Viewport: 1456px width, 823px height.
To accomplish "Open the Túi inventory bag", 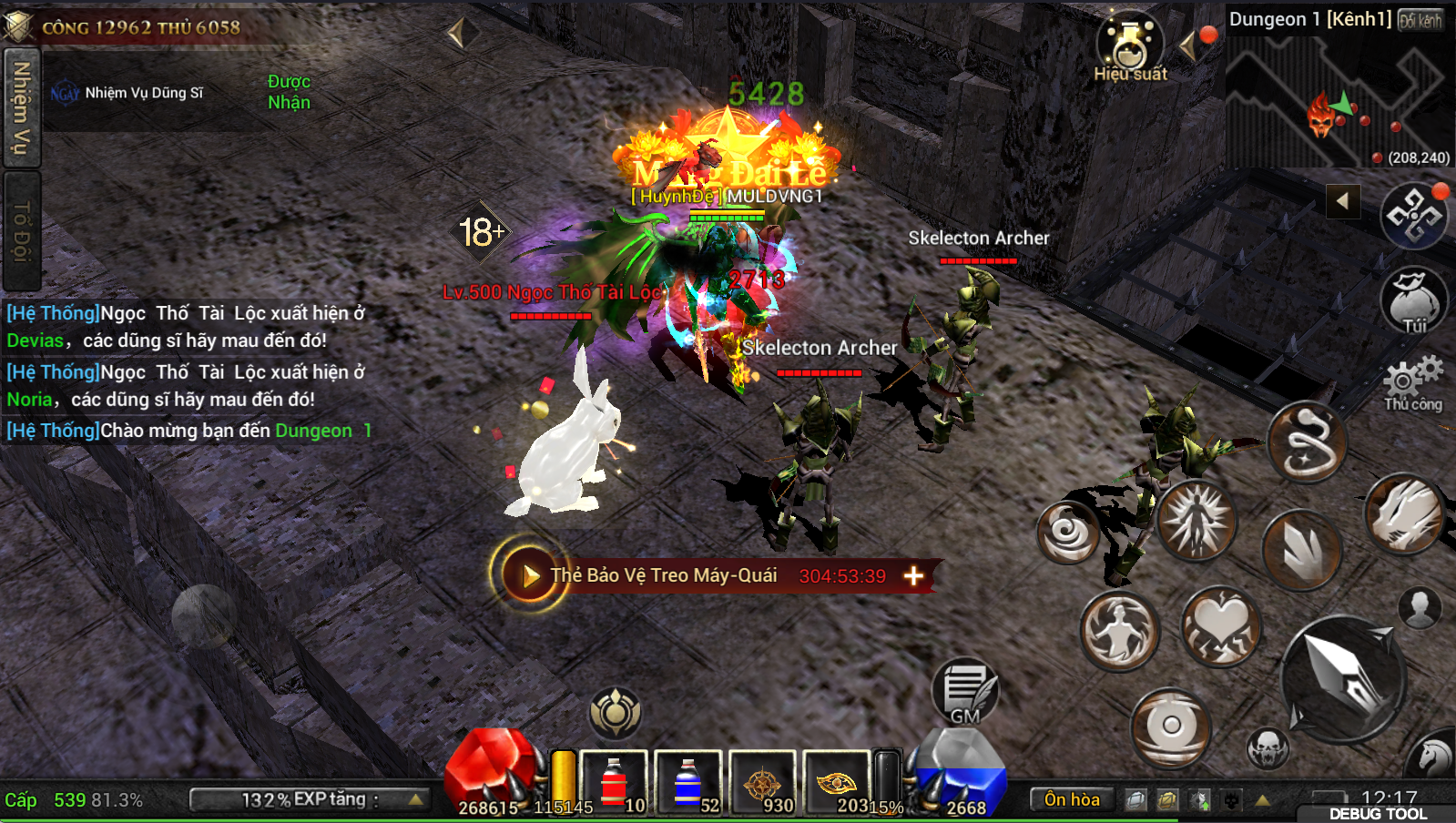I will (x=1413, y=301).
